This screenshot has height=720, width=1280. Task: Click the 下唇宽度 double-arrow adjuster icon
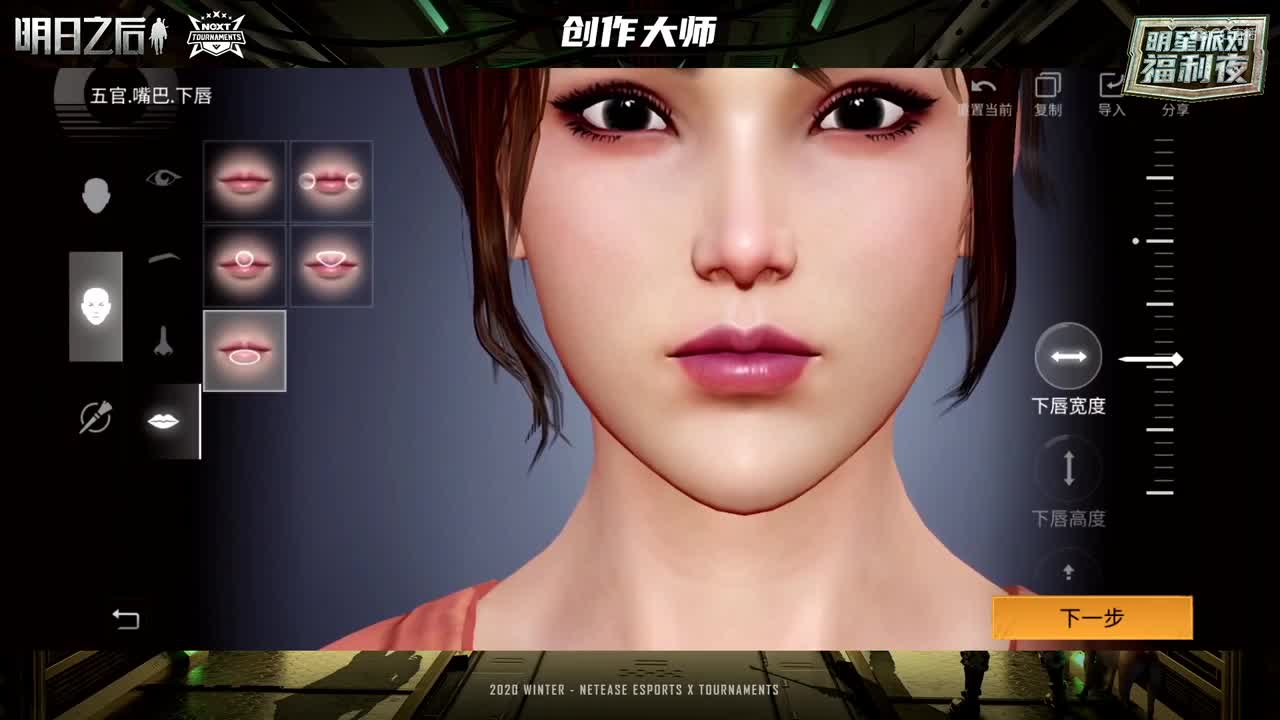click(x=1068, y=355)
